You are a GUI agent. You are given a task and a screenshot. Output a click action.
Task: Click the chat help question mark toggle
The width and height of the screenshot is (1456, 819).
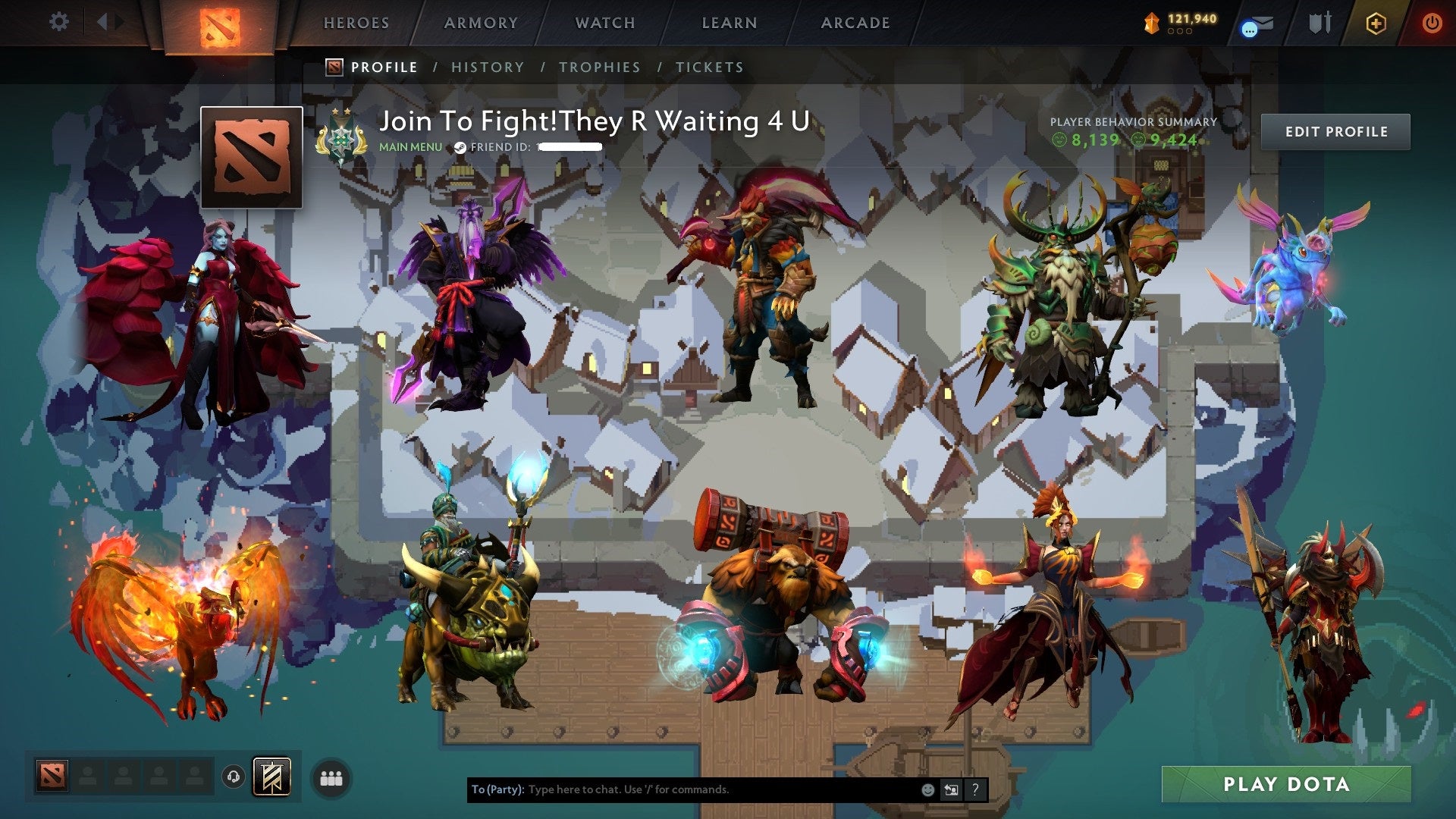click(974, 789)
